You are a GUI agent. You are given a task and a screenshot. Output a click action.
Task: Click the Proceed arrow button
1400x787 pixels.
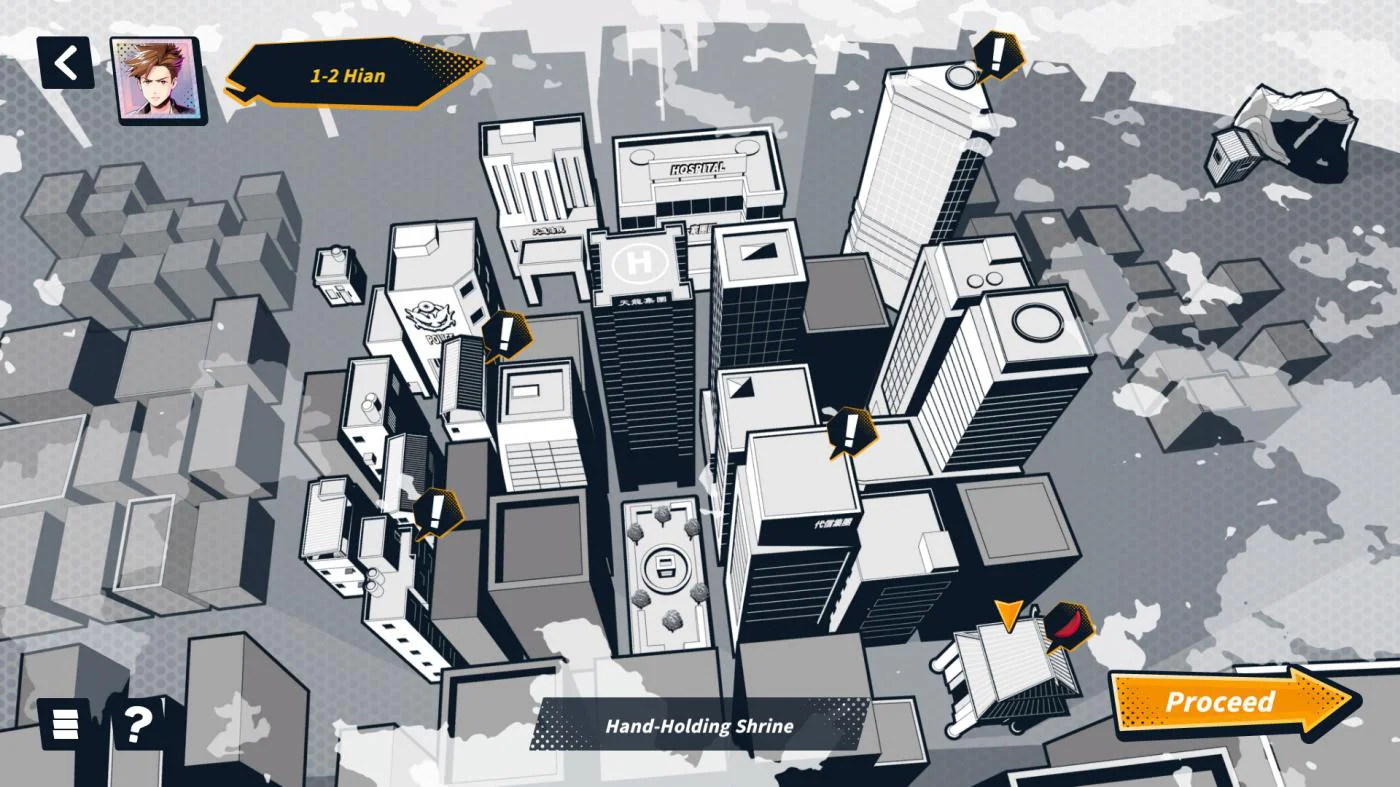1232,702
